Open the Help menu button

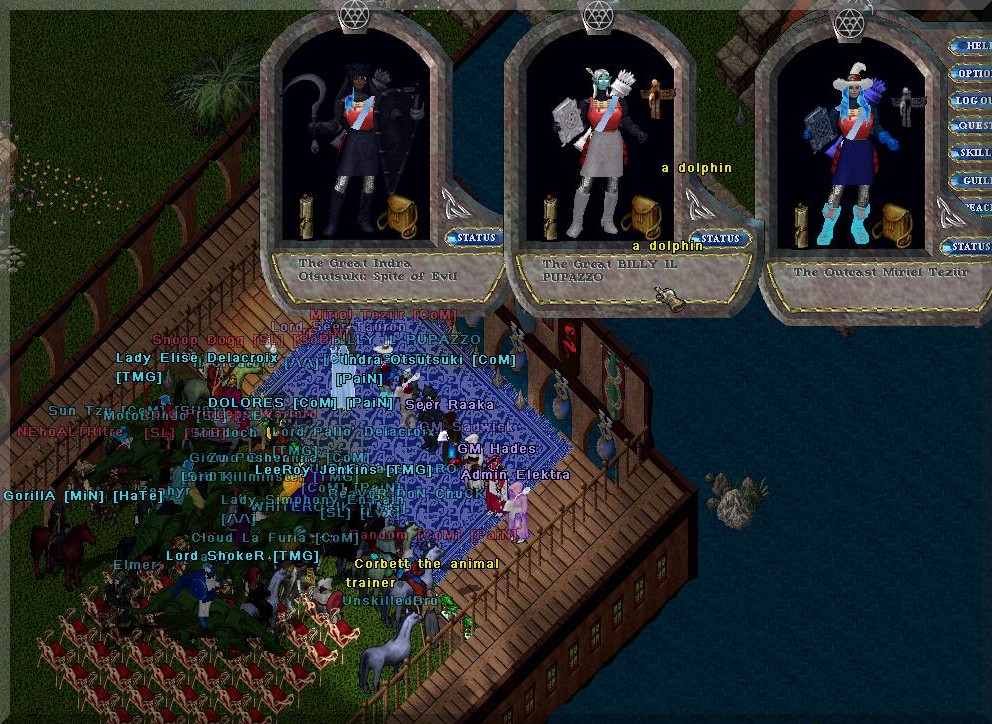pyautogui.click(x=972, y=46)
